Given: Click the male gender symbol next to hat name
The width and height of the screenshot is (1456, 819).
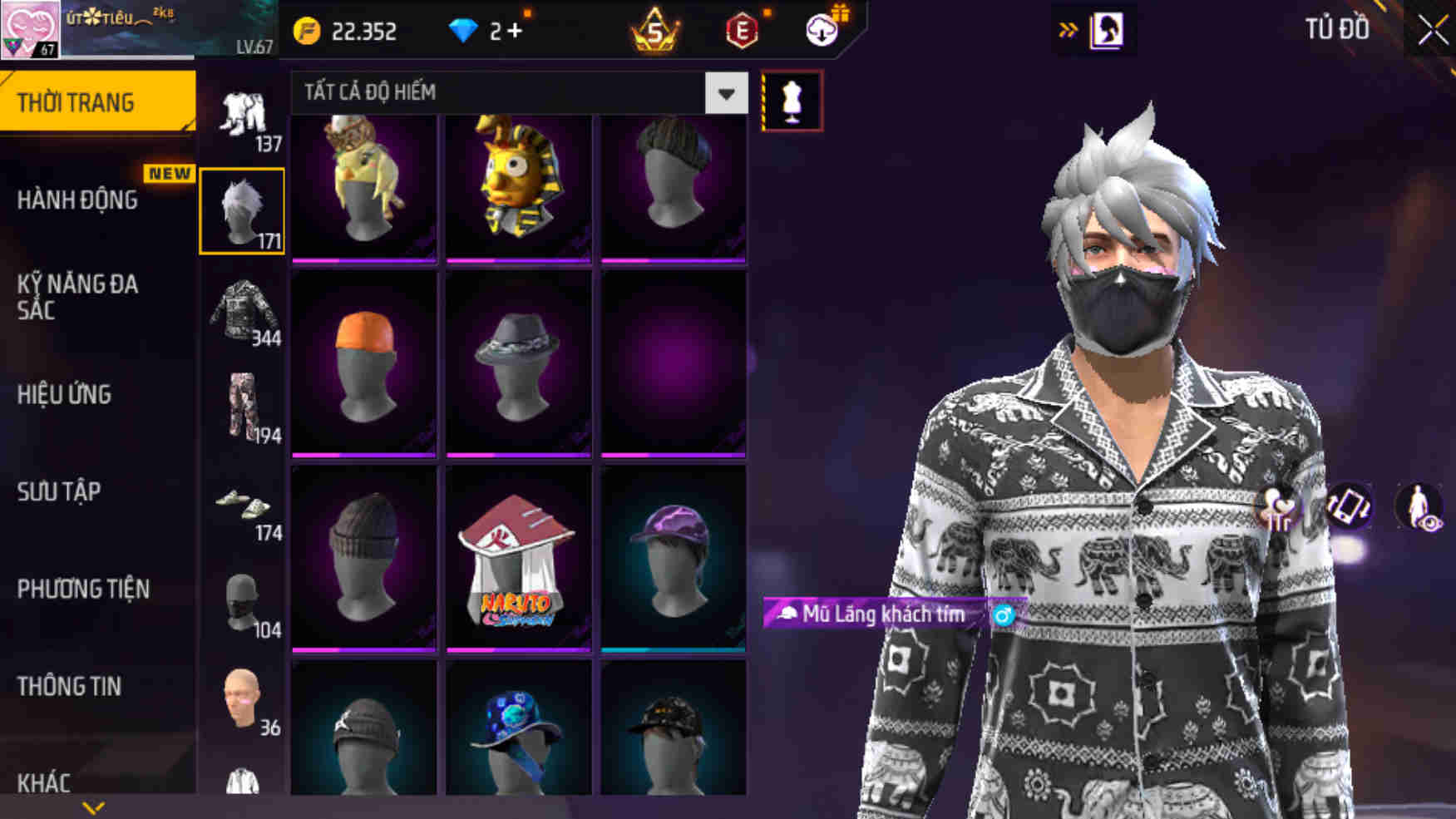Looking at the screenshot, I should pos(1005,615).
